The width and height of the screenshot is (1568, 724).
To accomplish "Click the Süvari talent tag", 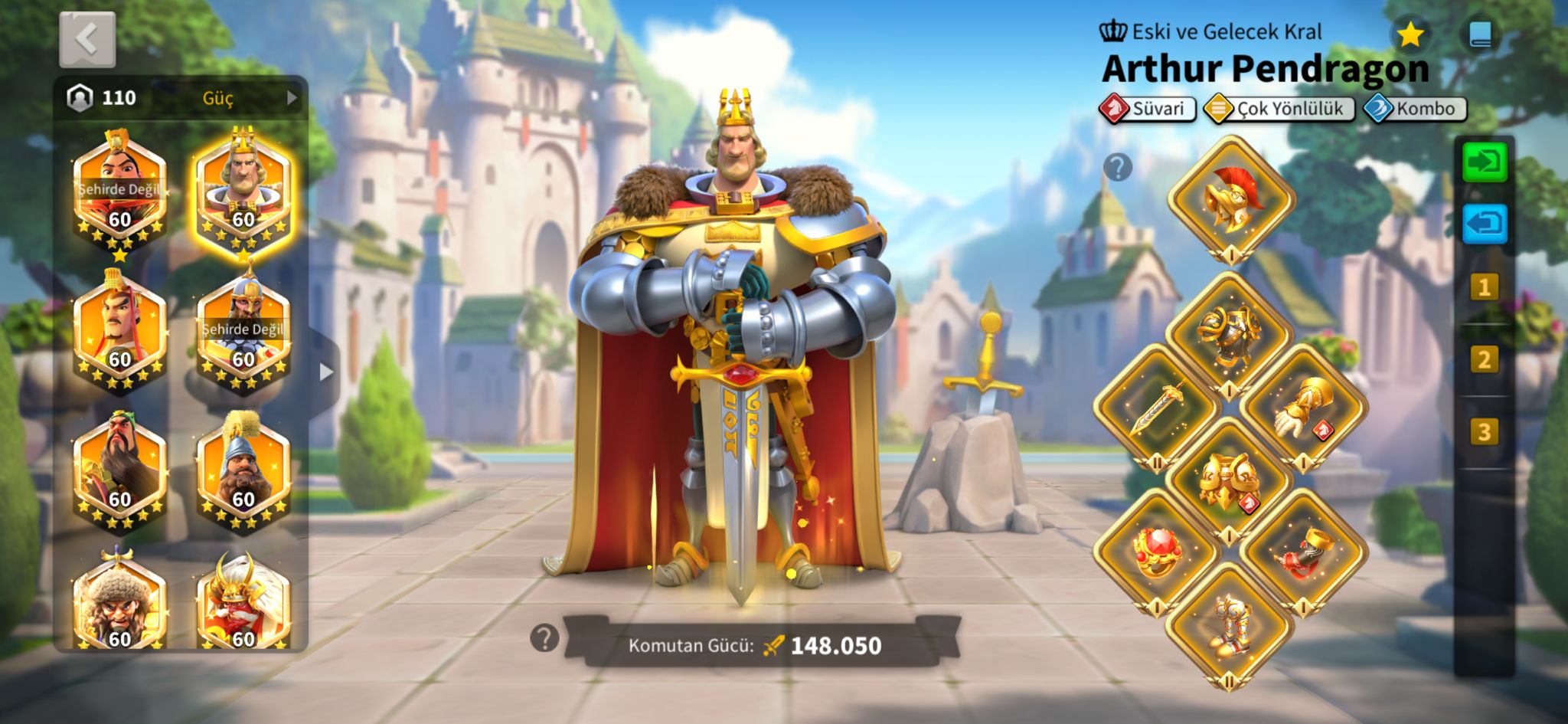I will (x=1147, y=109).
